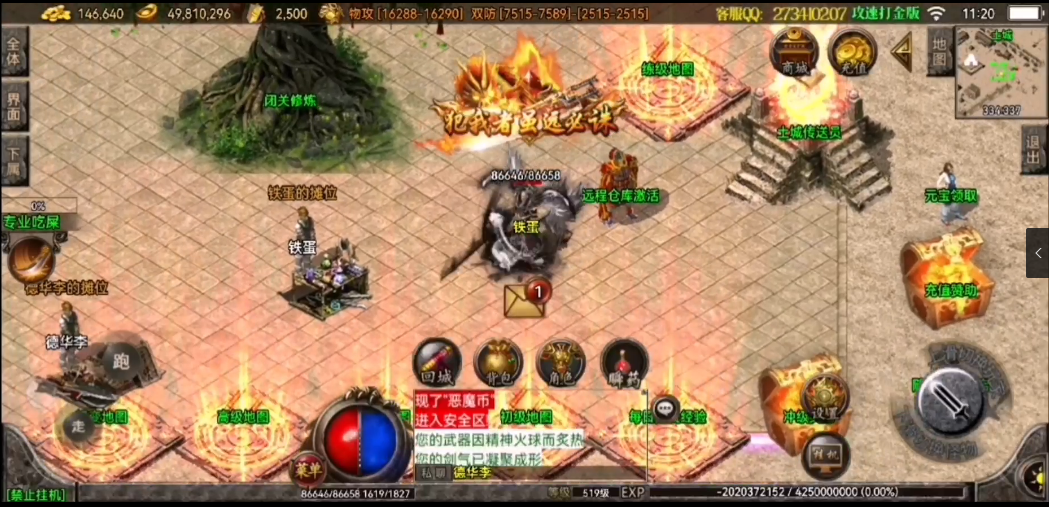This screenshot has width=1049, height=507.
Task: Use the 回城 return-to-town scroll
Action: coord(437,364)
